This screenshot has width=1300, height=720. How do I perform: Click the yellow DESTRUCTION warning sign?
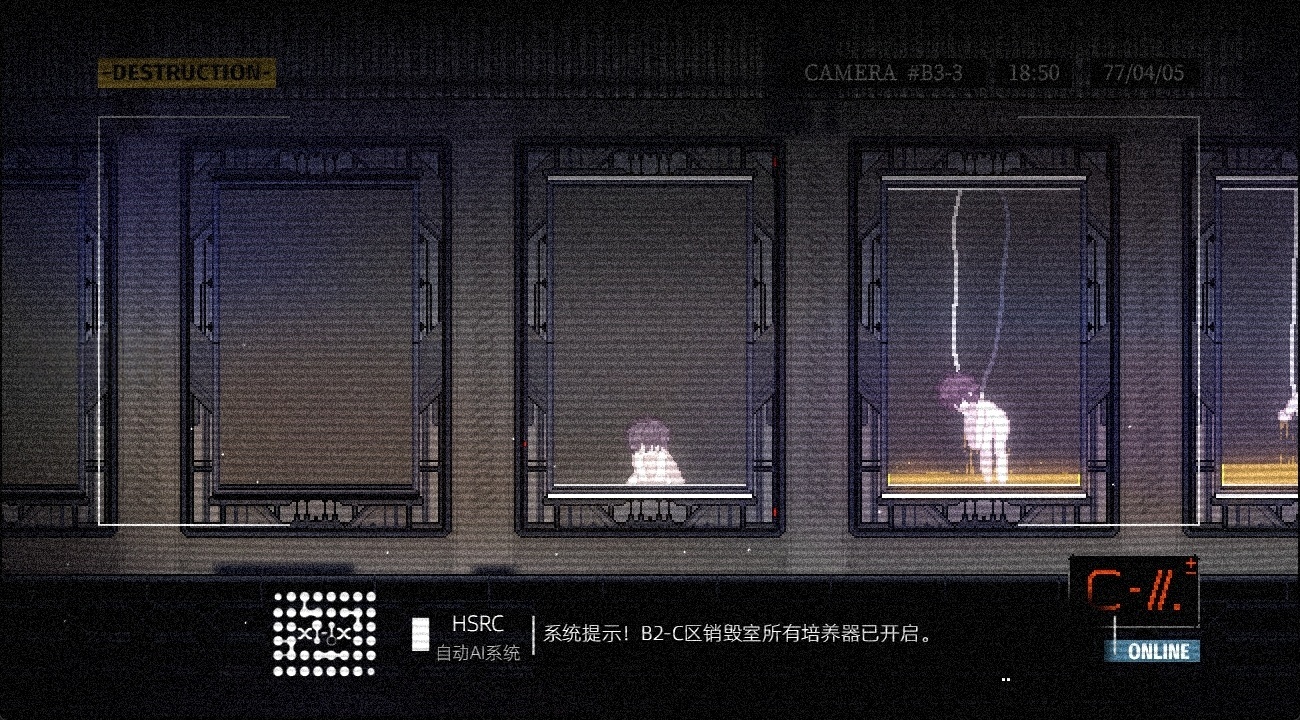click(185, 72)
